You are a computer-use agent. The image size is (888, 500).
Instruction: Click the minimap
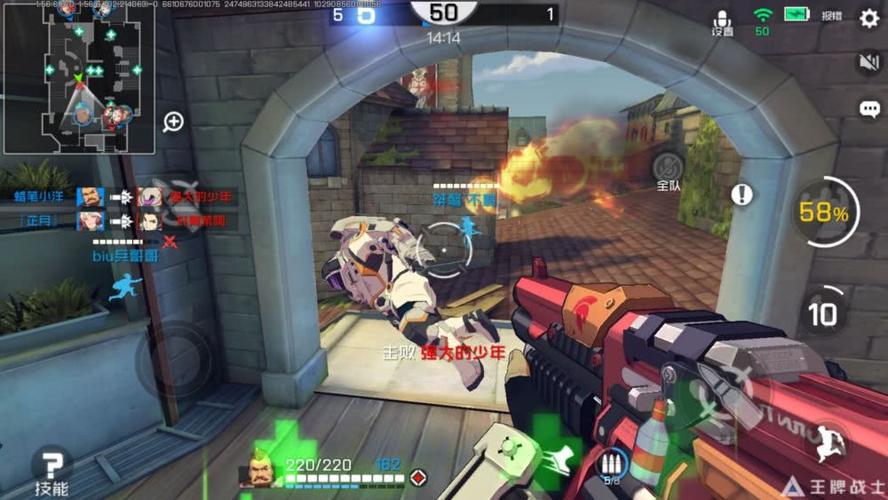click(79, 77)
